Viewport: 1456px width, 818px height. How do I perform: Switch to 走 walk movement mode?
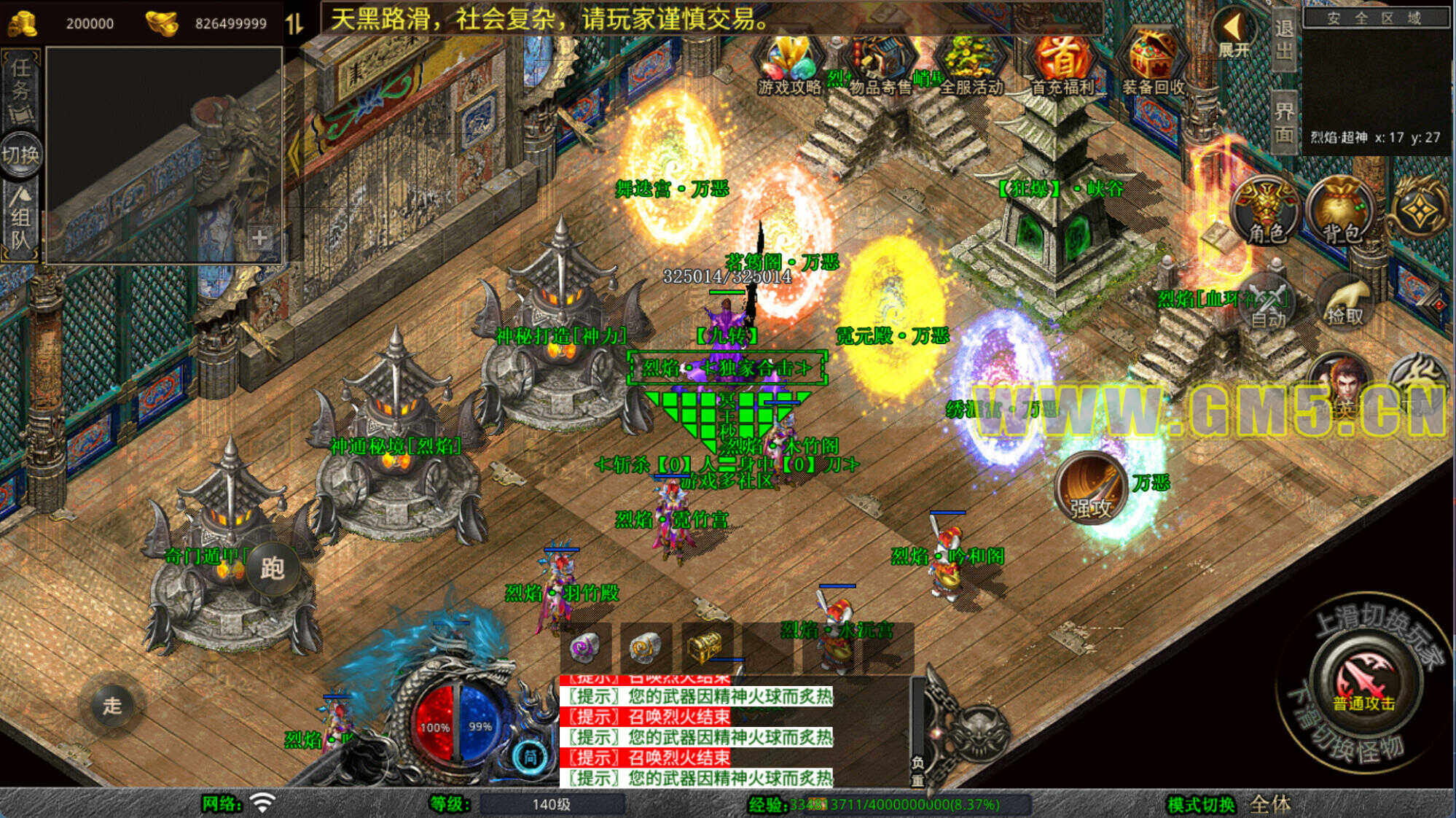[112, 705]
